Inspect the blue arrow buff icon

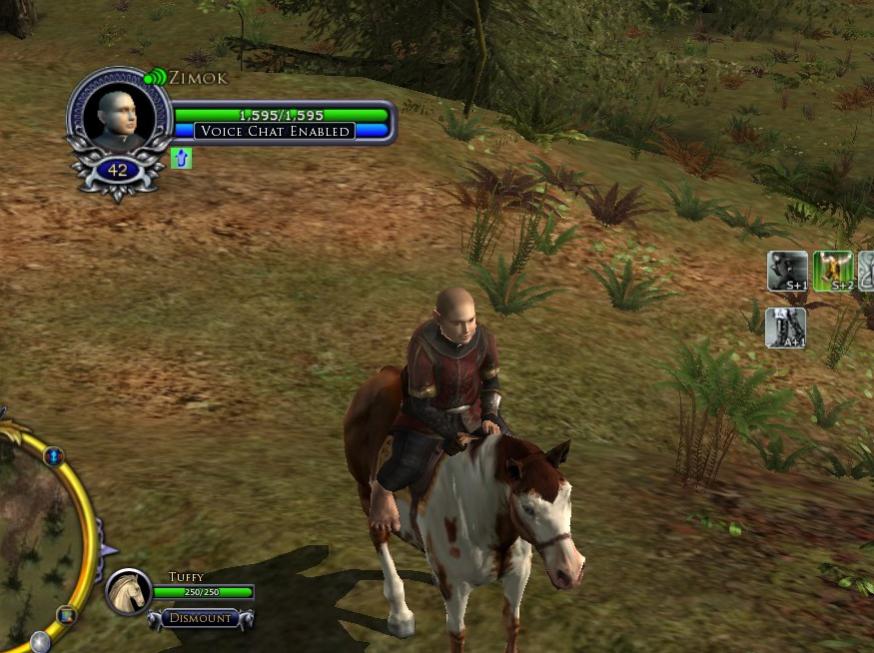pyautogui.click(x=181, y=158)
